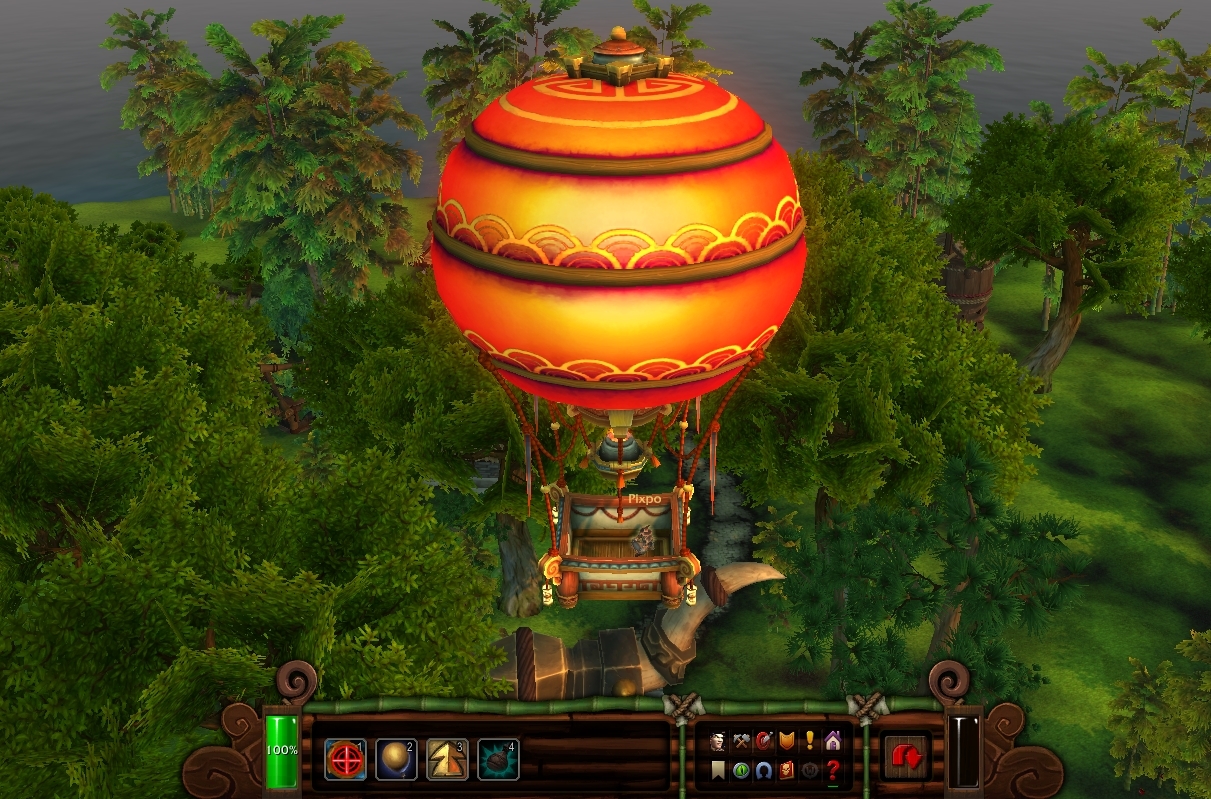Open the red question mark help menu

coord(833,770)
